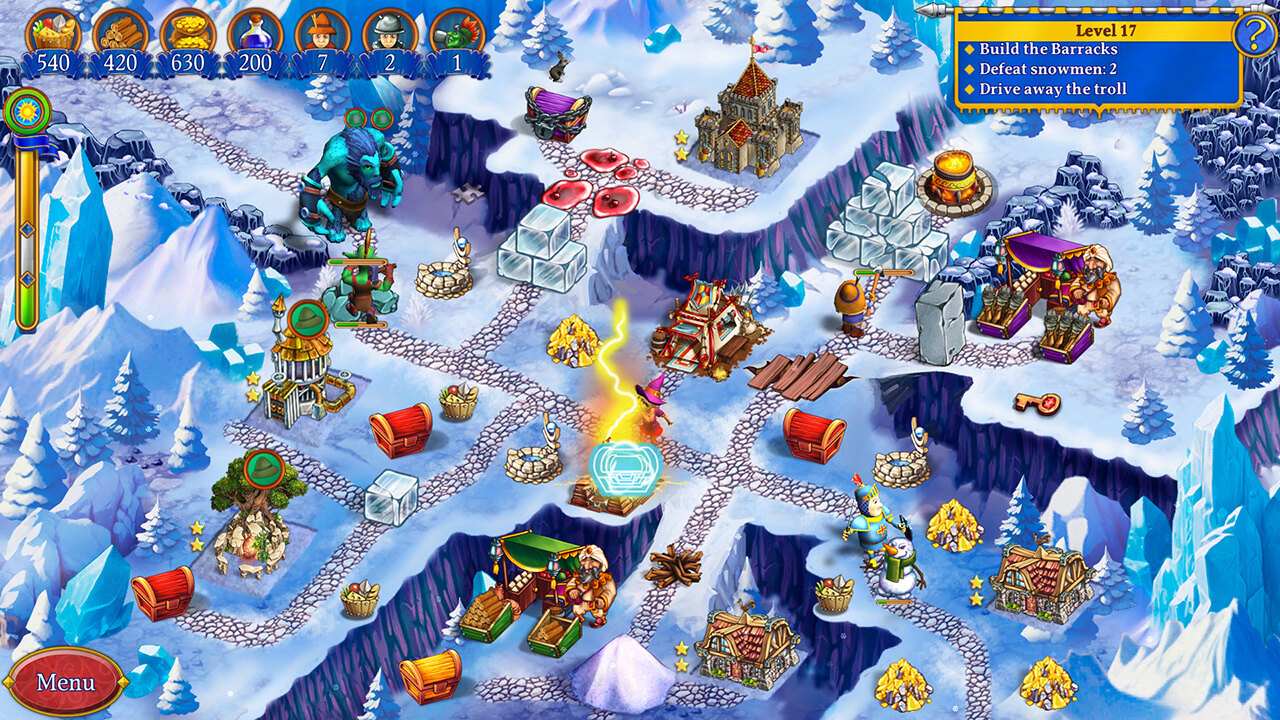Select the purple mana potion icon
1280x720 pixels.
pyautogui.click(x=255, y=32)
